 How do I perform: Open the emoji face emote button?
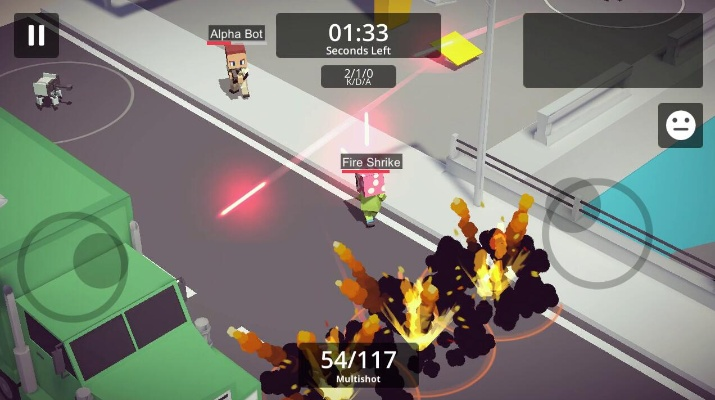tap(680, 125)
